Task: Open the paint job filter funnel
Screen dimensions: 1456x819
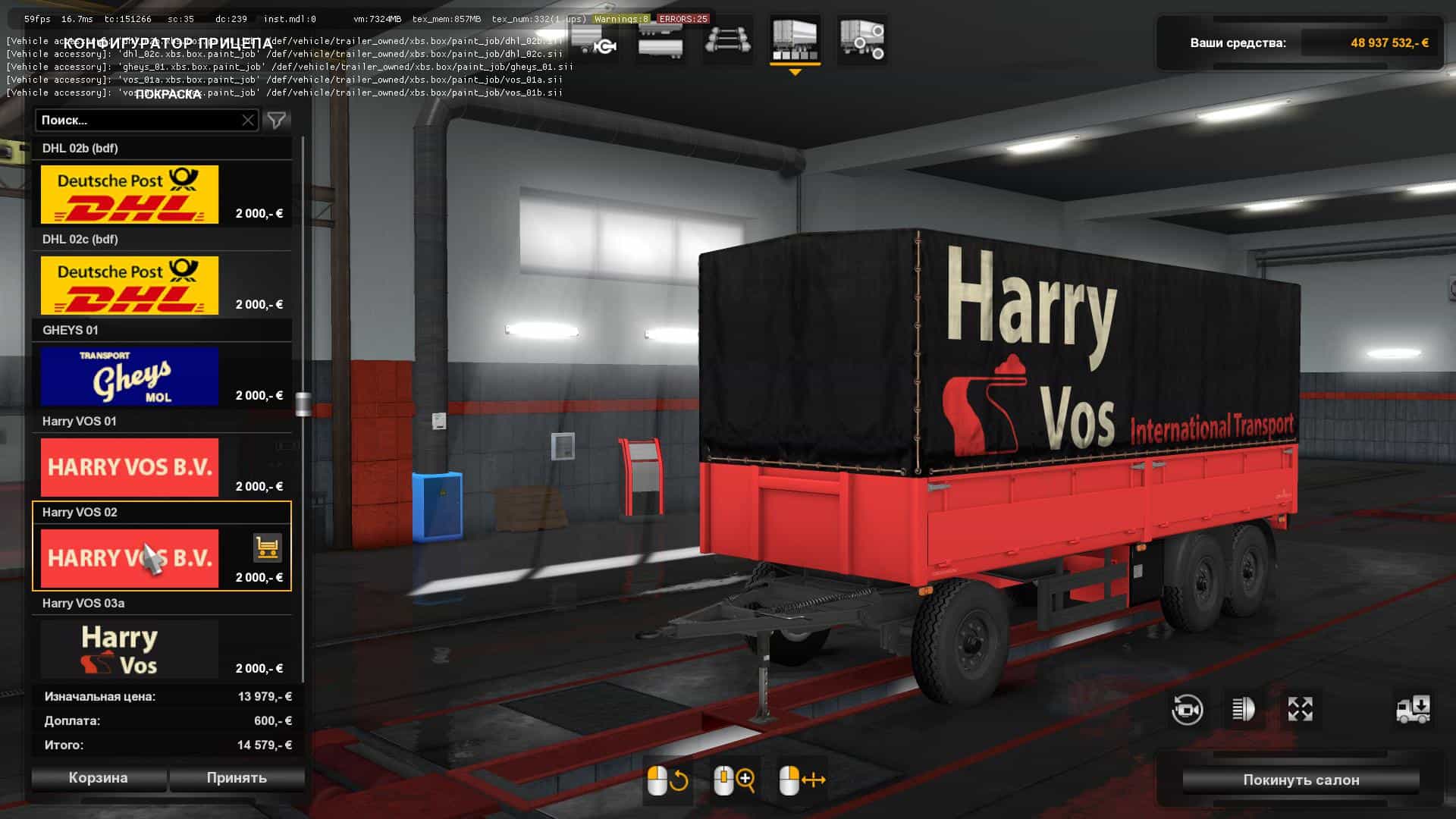Action: pos(277,120)
